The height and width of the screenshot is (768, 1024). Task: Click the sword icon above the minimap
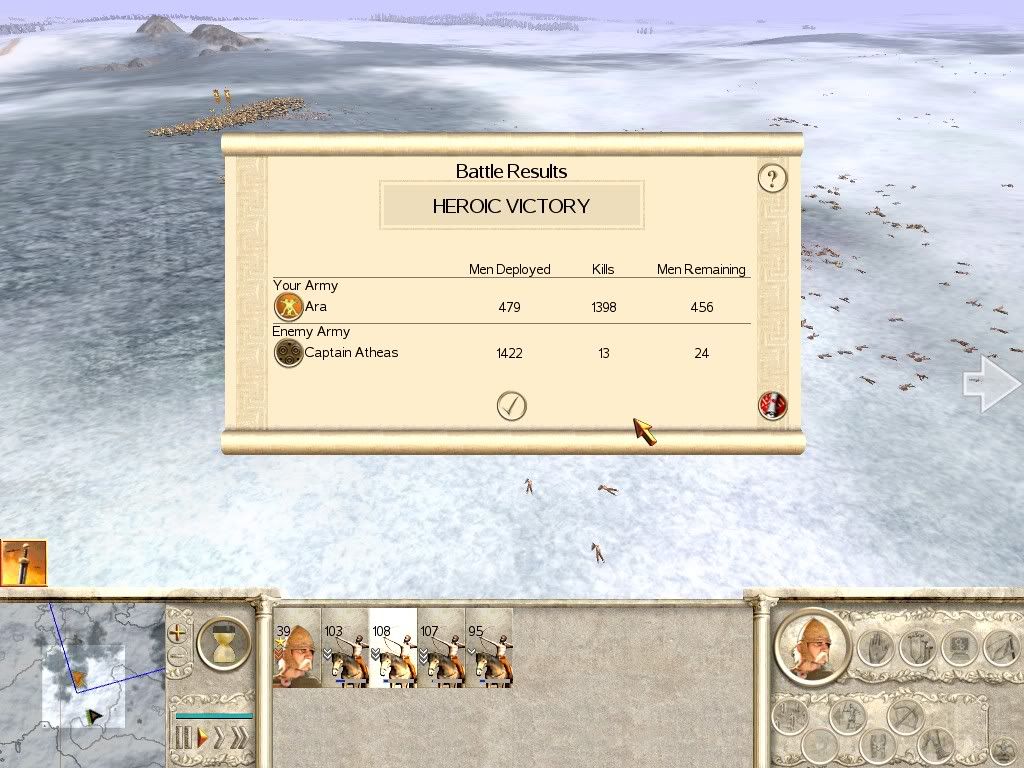23,563
